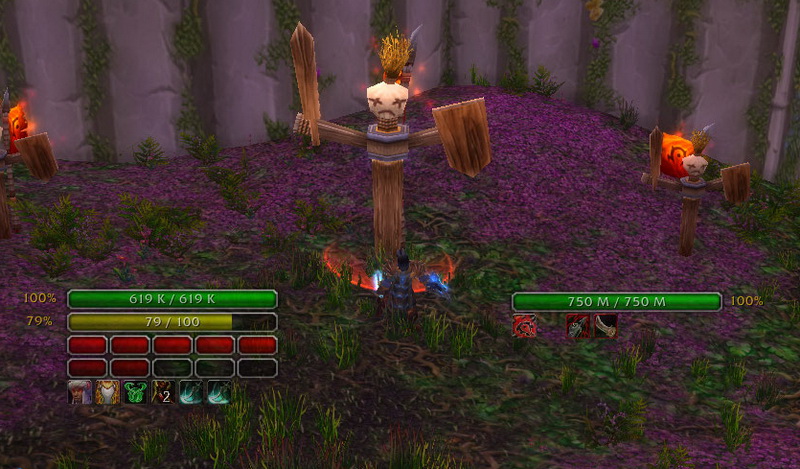The width and height of the screenshot is (800, 469).
Task: Click the curved claw debuff icon
Action: (605, 326)
